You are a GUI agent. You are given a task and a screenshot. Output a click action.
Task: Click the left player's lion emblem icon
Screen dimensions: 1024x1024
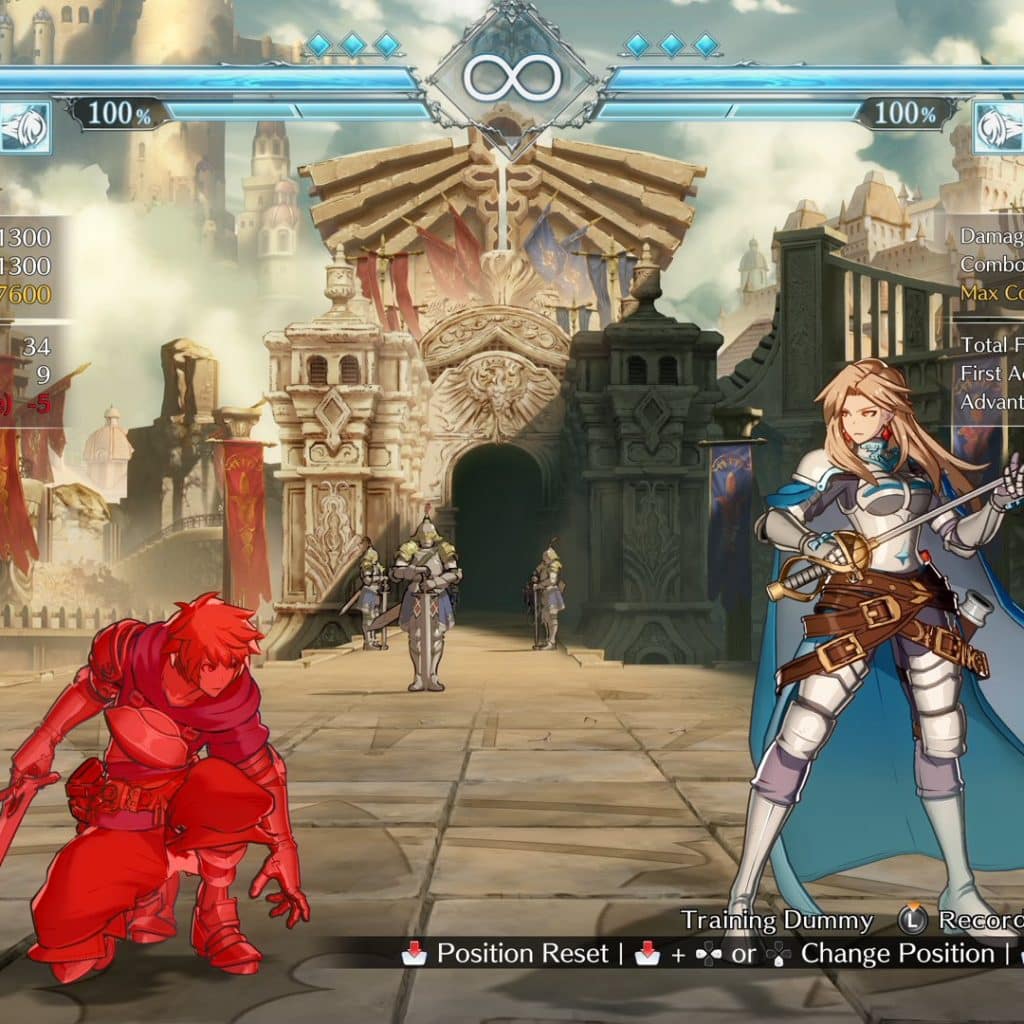click(24, 128)
